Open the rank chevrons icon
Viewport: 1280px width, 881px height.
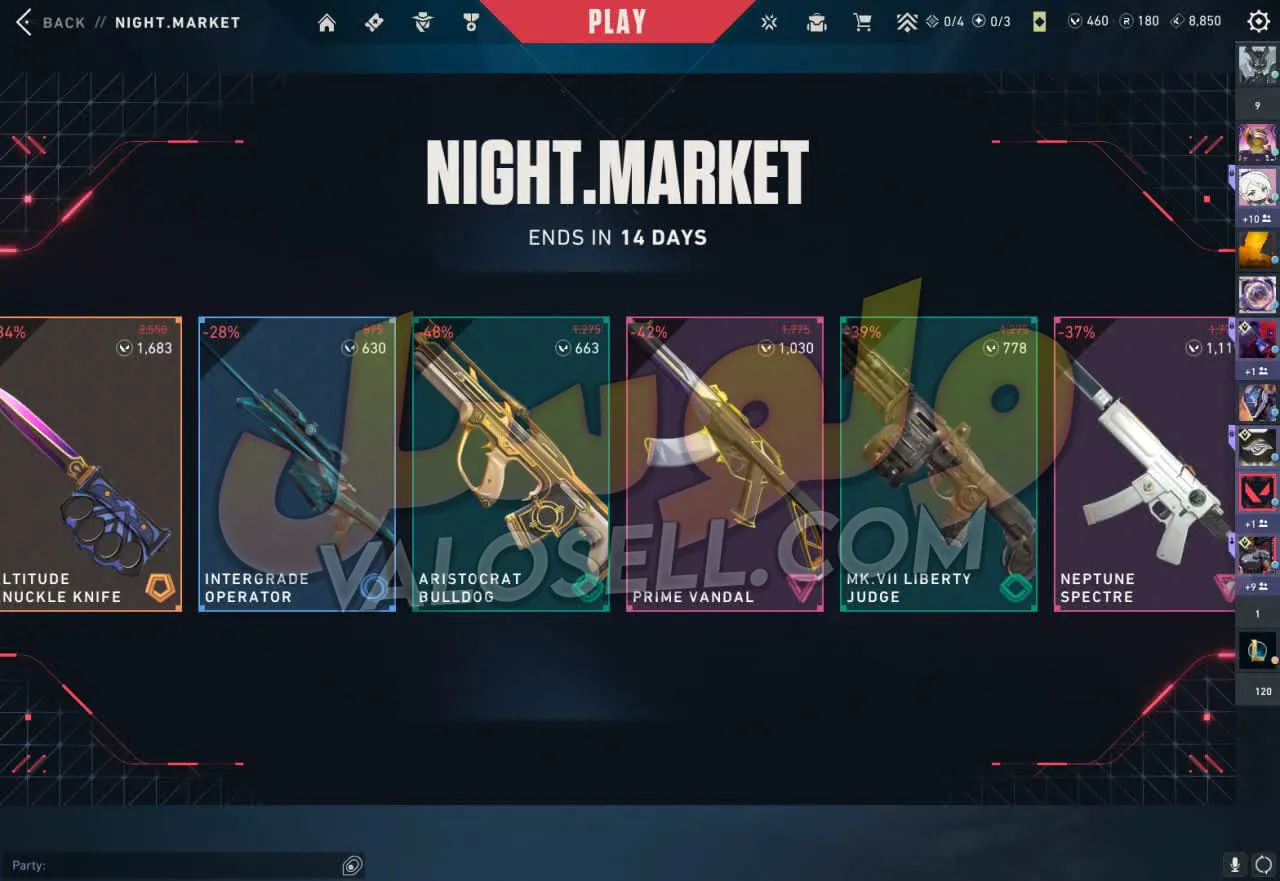point(907,22)
